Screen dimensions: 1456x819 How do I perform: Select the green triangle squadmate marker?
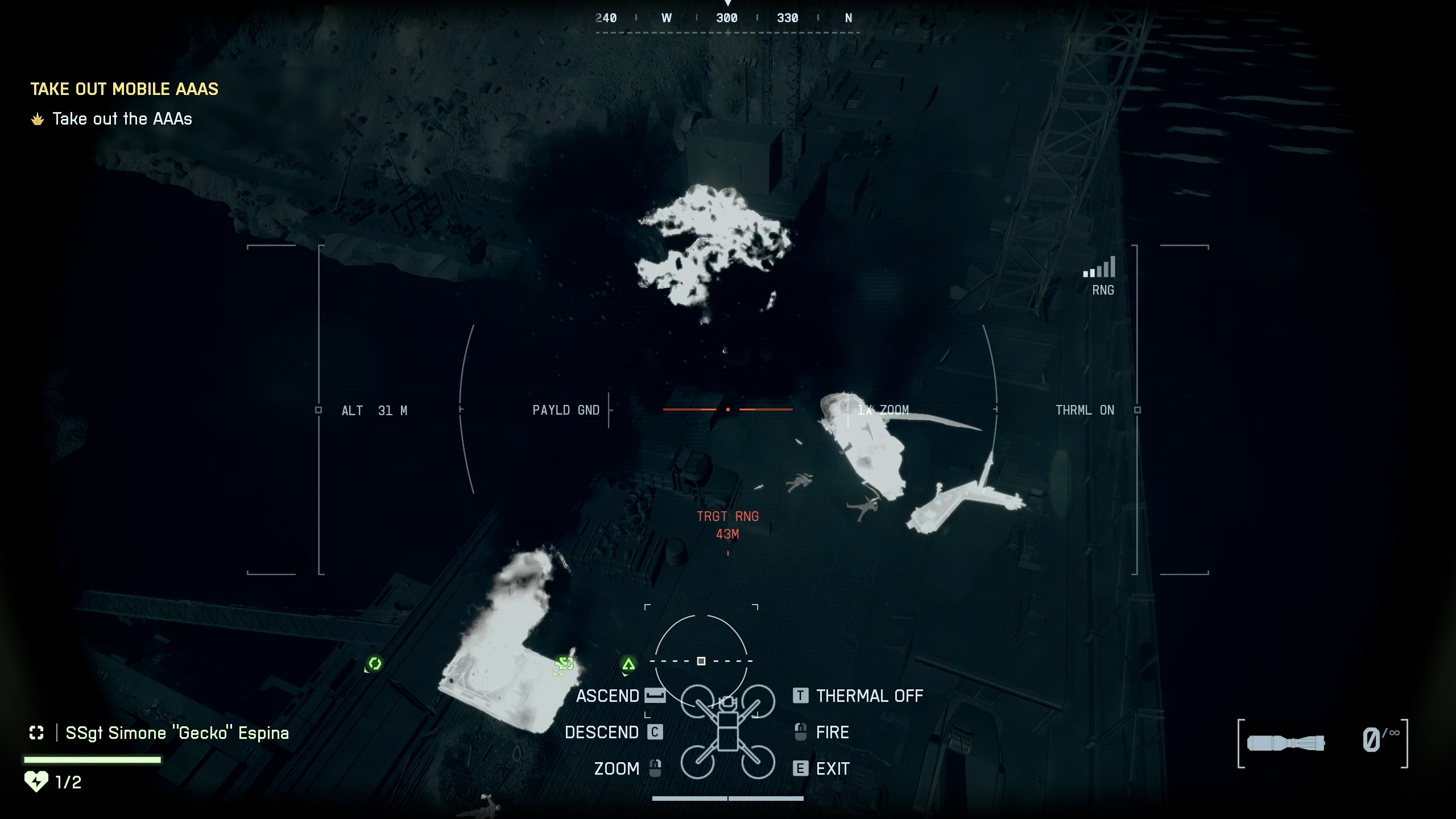[628, 664]
